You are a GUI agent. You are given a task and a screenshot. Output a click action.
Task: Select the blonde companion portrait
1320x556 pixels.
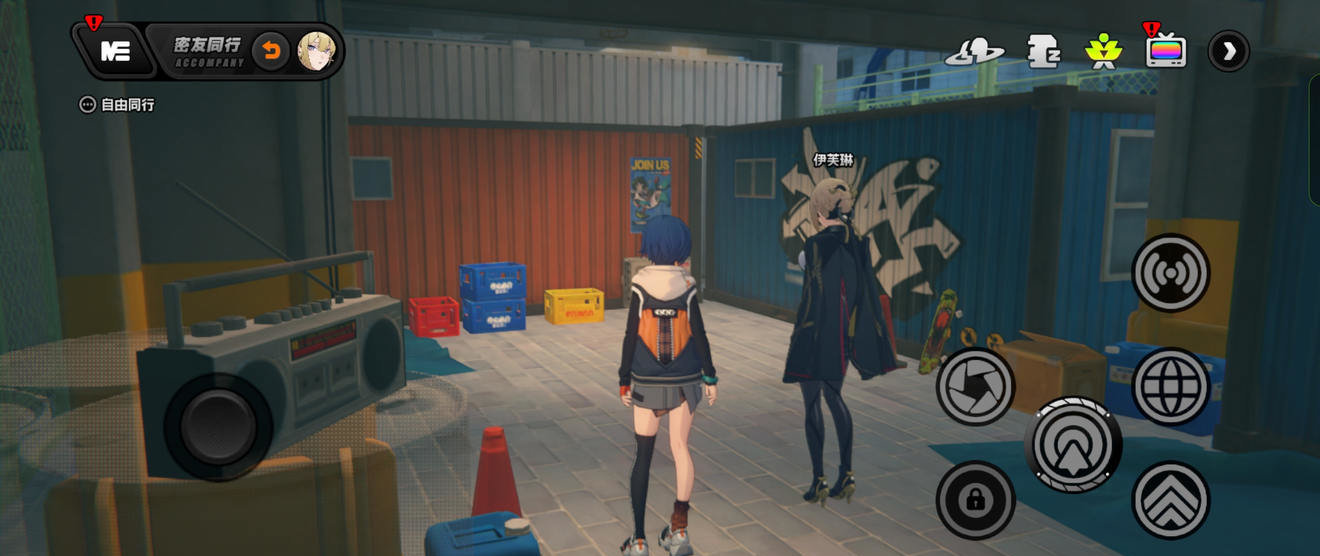pos(316,51)
